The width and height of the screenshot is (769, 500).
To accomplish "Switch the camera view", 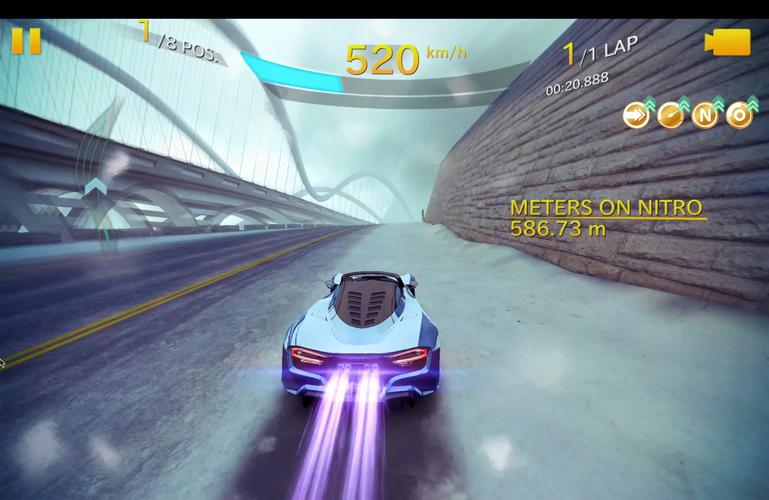I will (727, 42).
